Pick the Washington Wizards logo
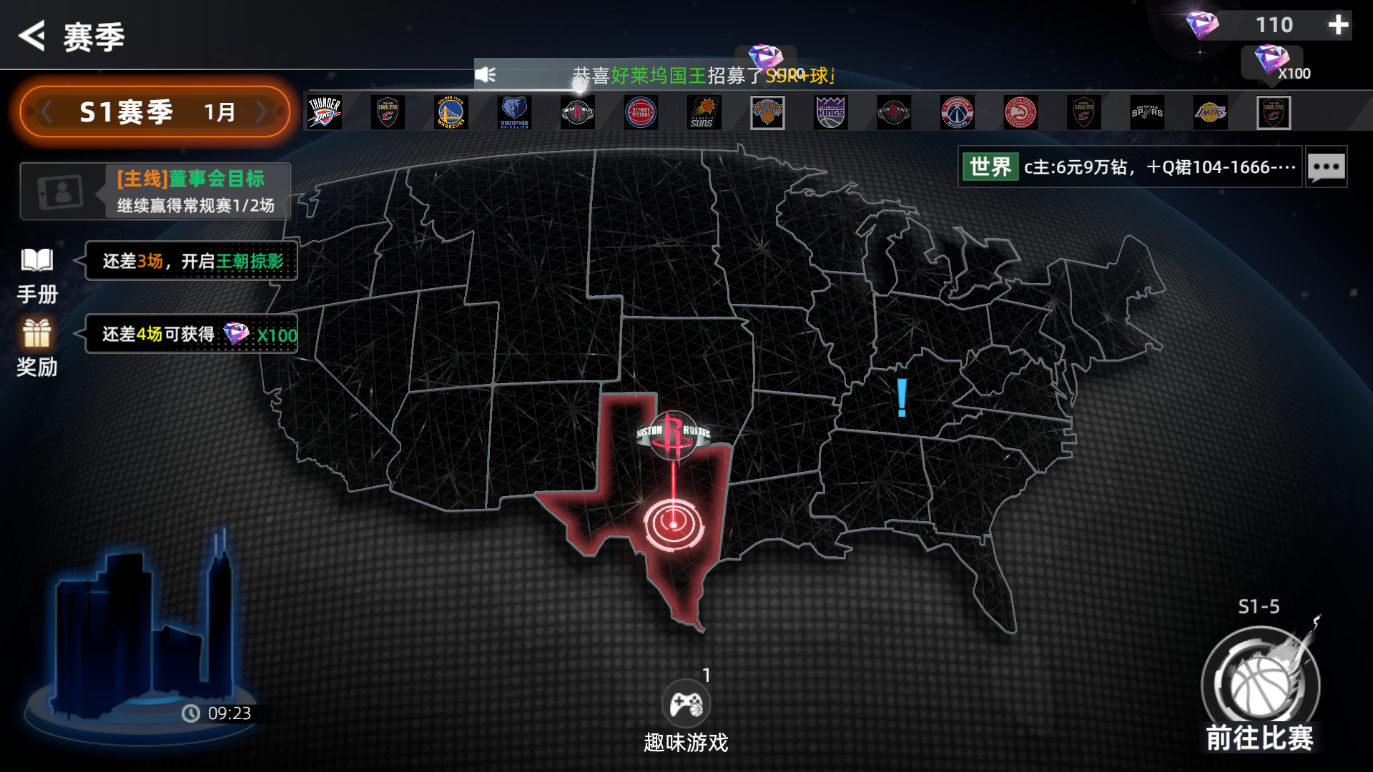The image size is (1373, 772). [957, 113]
